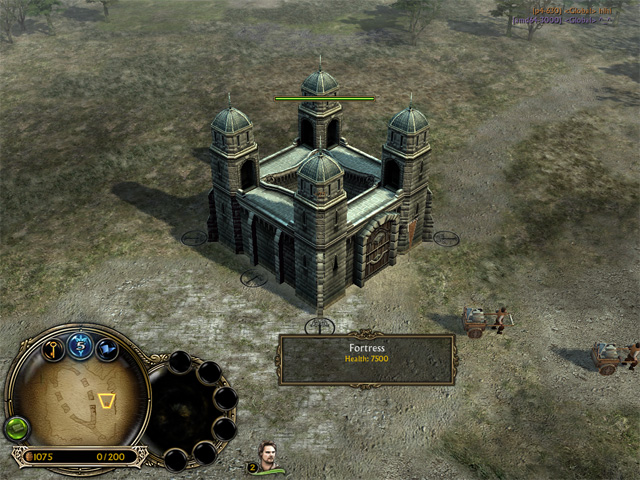
Task: Open the key icon above the minimap
Action: click(53, 349)
